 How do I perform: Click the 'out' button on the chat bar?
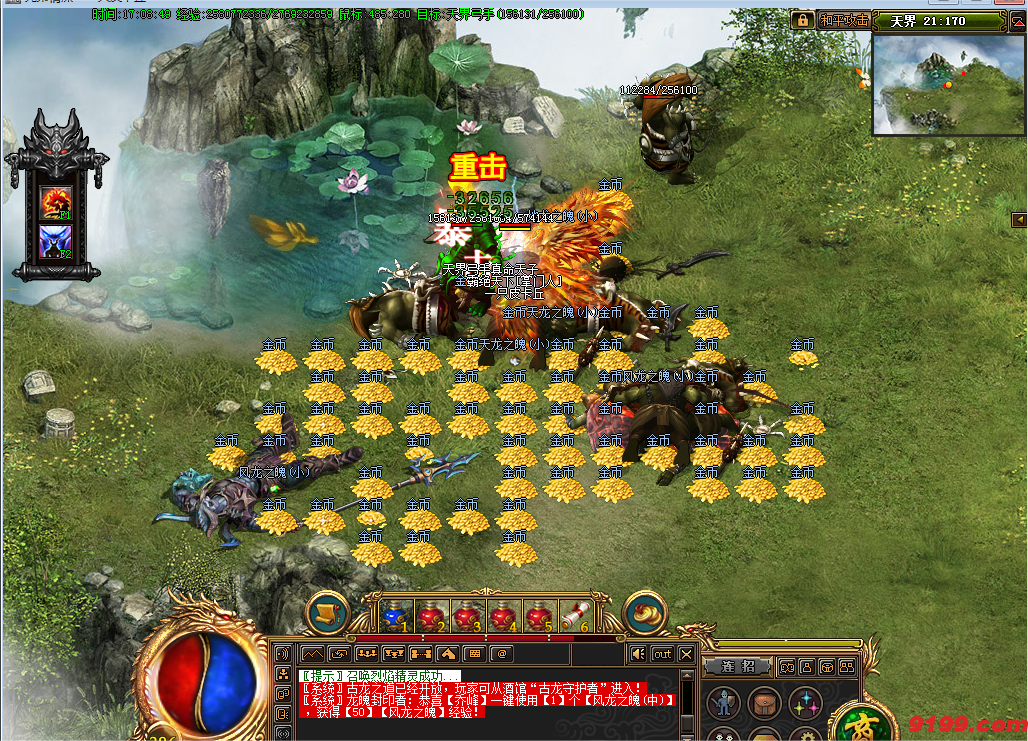(662, 654)
